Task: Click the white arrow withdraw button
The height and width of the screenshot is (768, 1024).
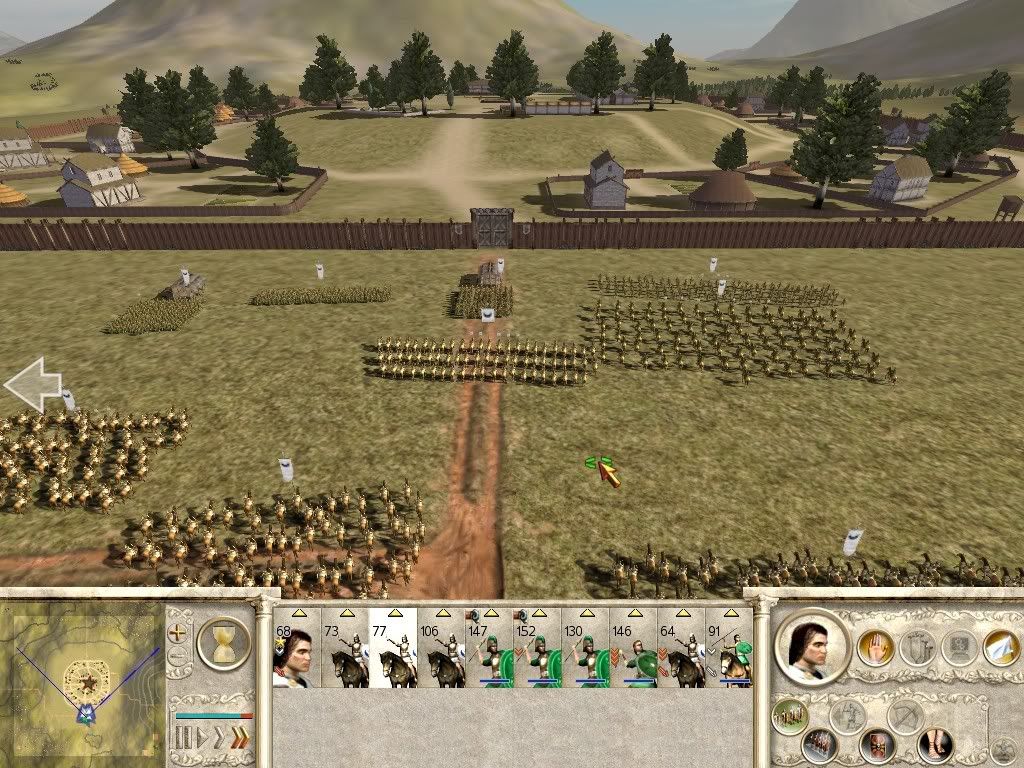Action: (x=1000, y=647)
